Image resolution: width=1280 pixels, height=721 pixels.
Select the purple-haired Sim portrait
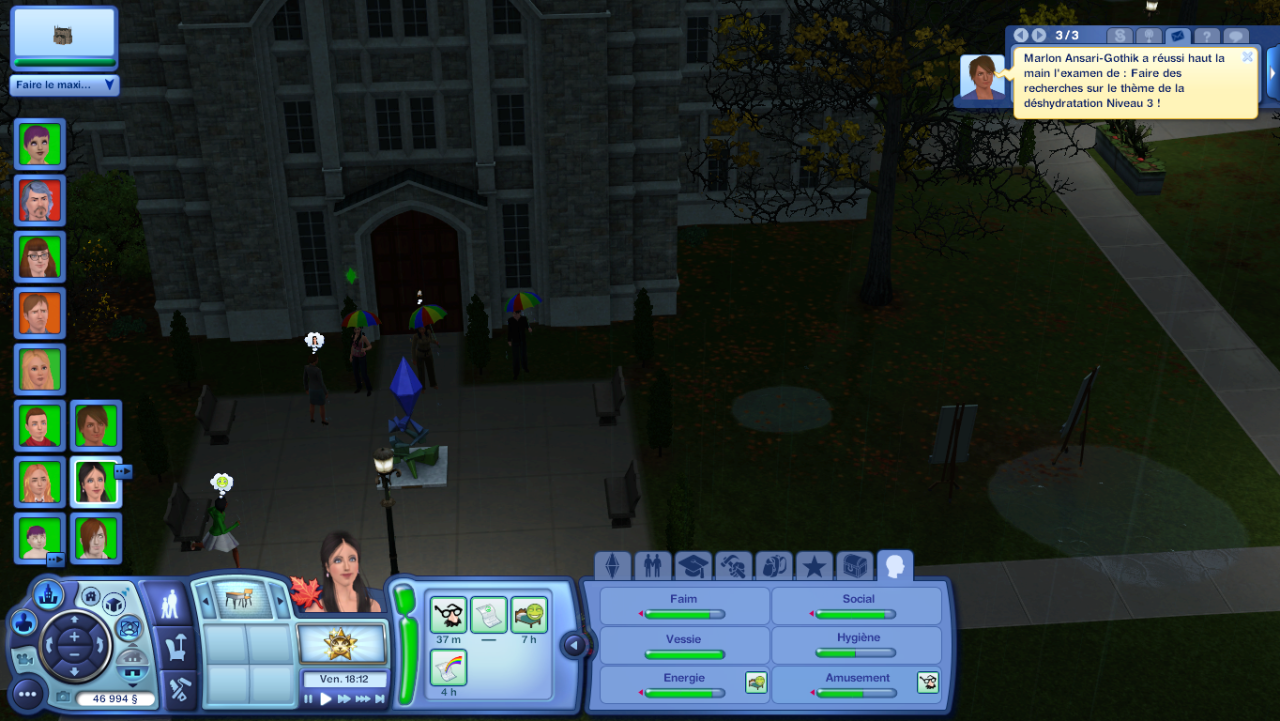[40, 143]
